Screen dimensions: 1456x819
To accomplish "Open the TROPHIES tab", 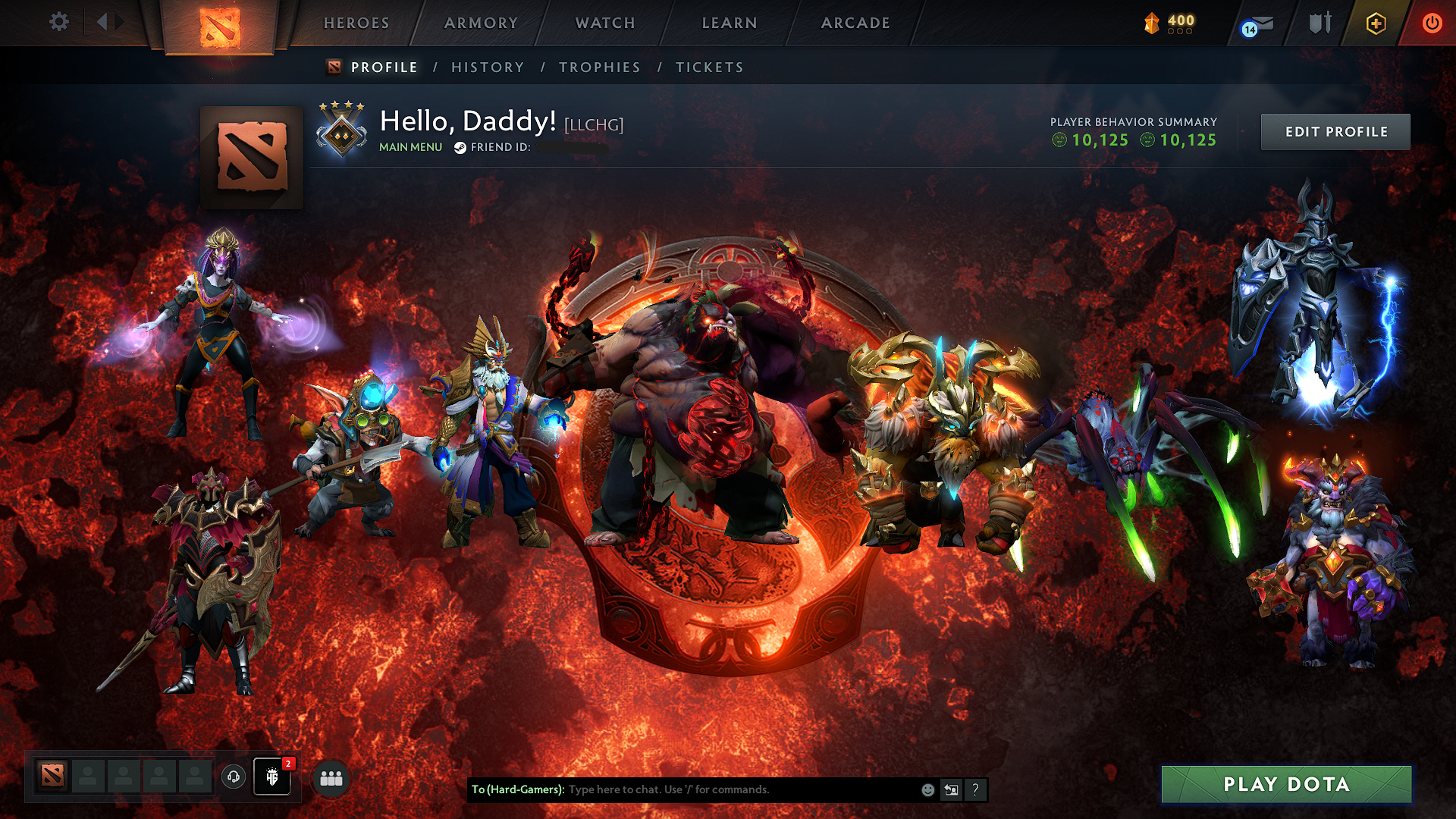I will 599,67.
